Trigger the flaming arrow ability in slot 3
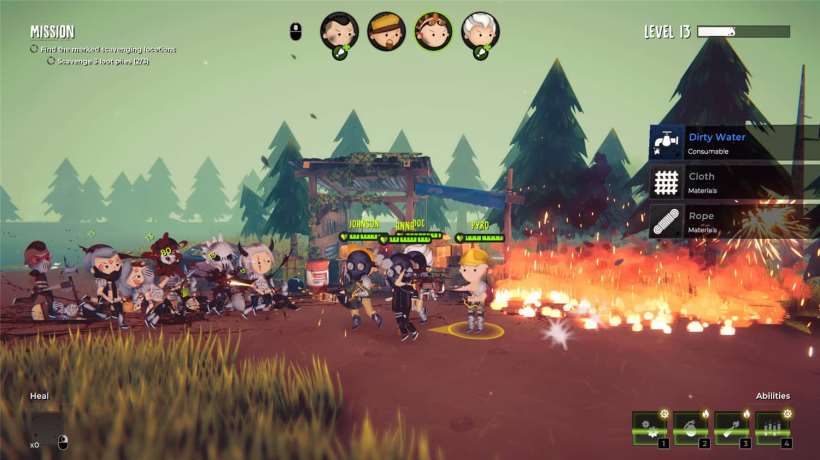Image resolution: width=820 pixels, height=460 pixels. coord(731,427)
